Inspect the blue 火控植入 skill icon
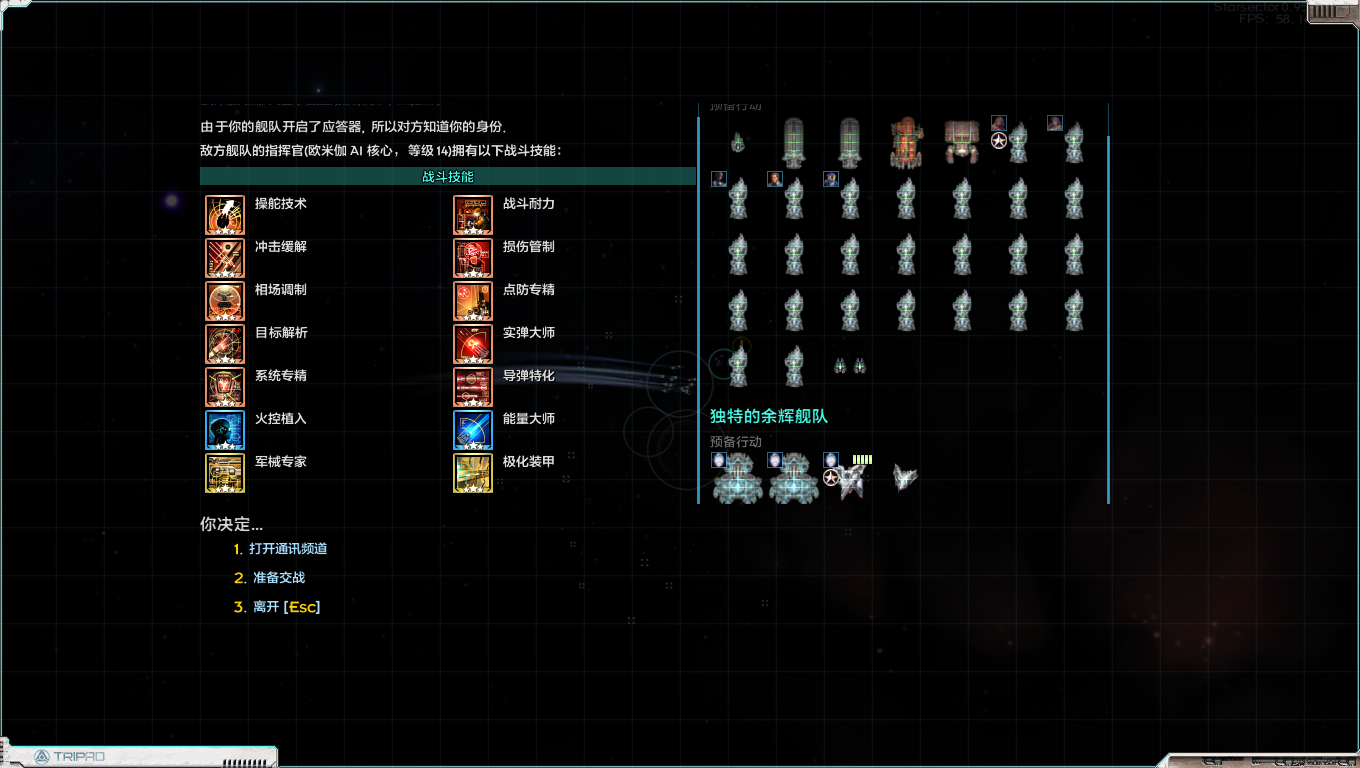Viewport: 1360px width, 768px height. [225, 430]
